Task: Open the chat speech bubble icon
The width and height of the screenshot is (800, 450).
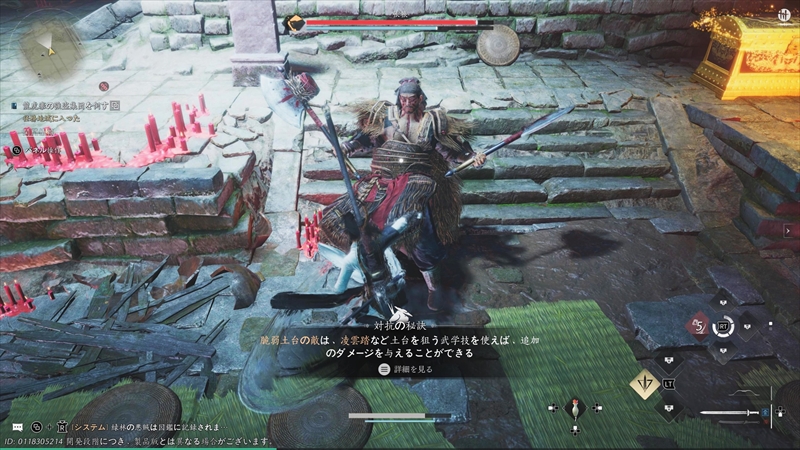Action: [x=17, y=425]
